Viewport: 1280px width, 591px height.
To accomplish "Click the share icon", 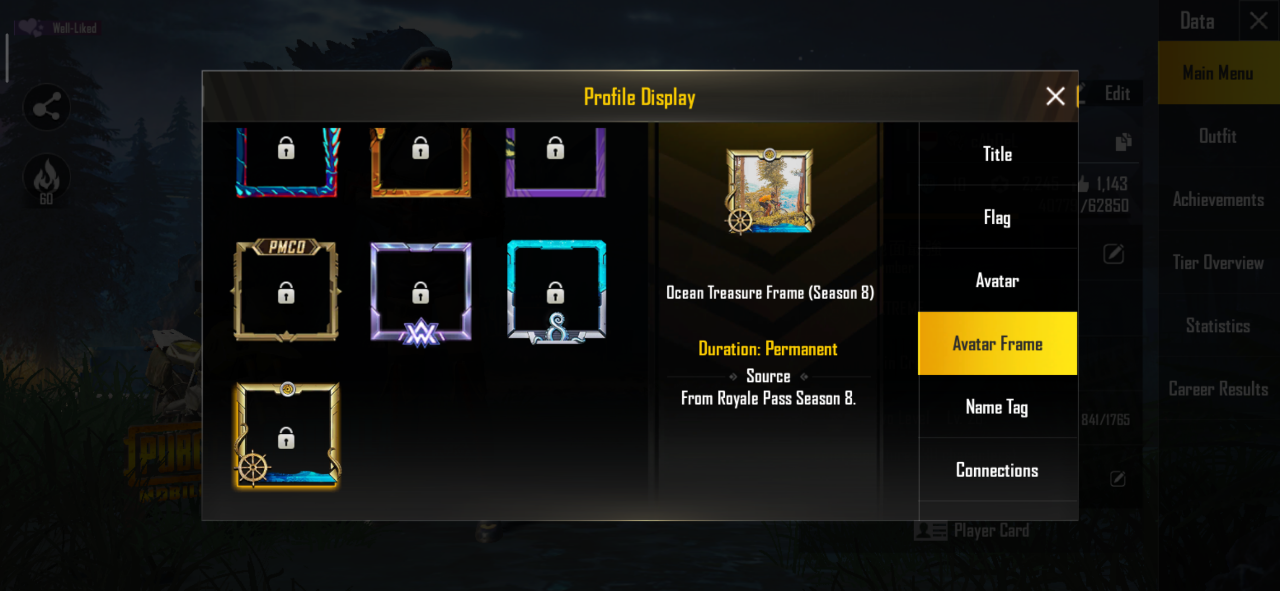I will click(x=46, y=108).
